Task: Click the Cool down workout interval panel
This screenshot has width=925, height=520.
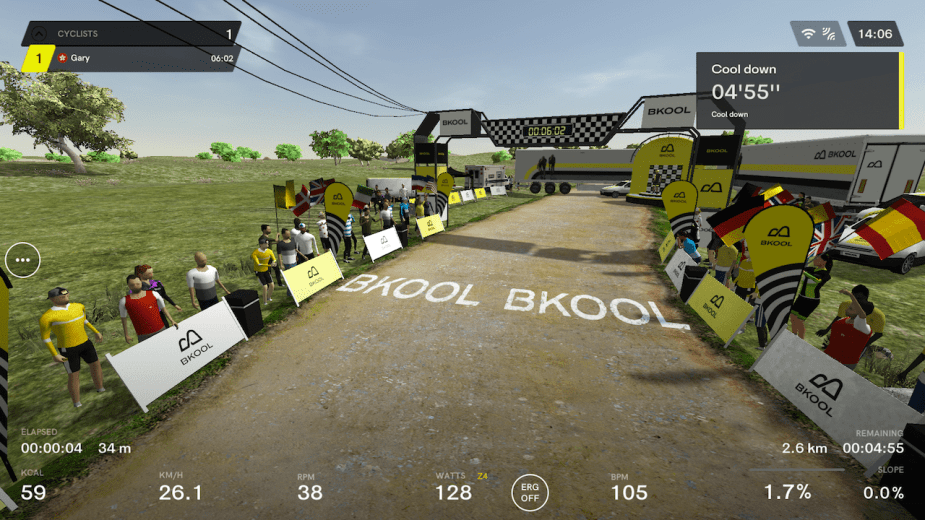Action: click(798, 92)
